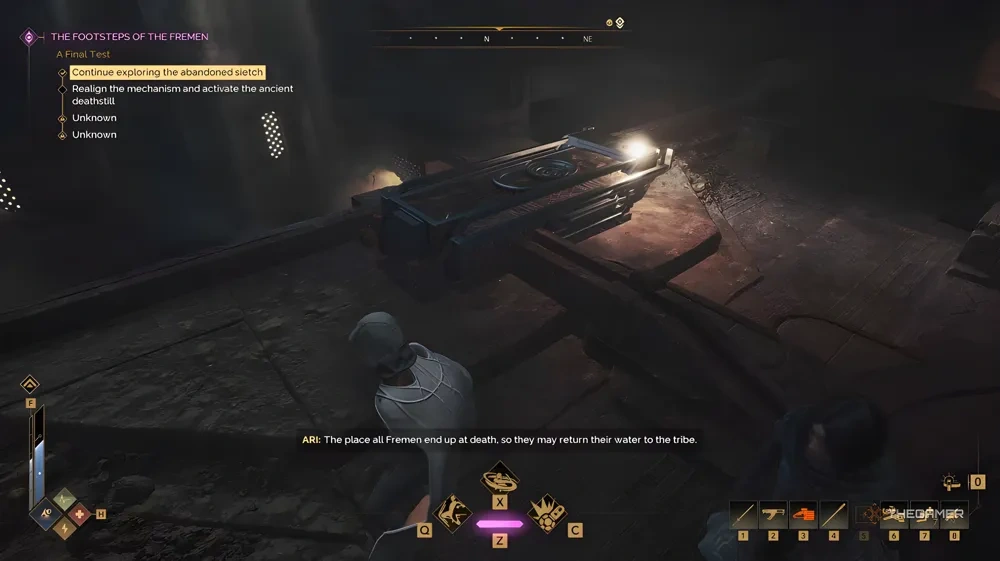Image resolution: width=1000 pixels, height=561 pixels.
Task: Activate the spinning strike ability icon
Action: (499, 477)
